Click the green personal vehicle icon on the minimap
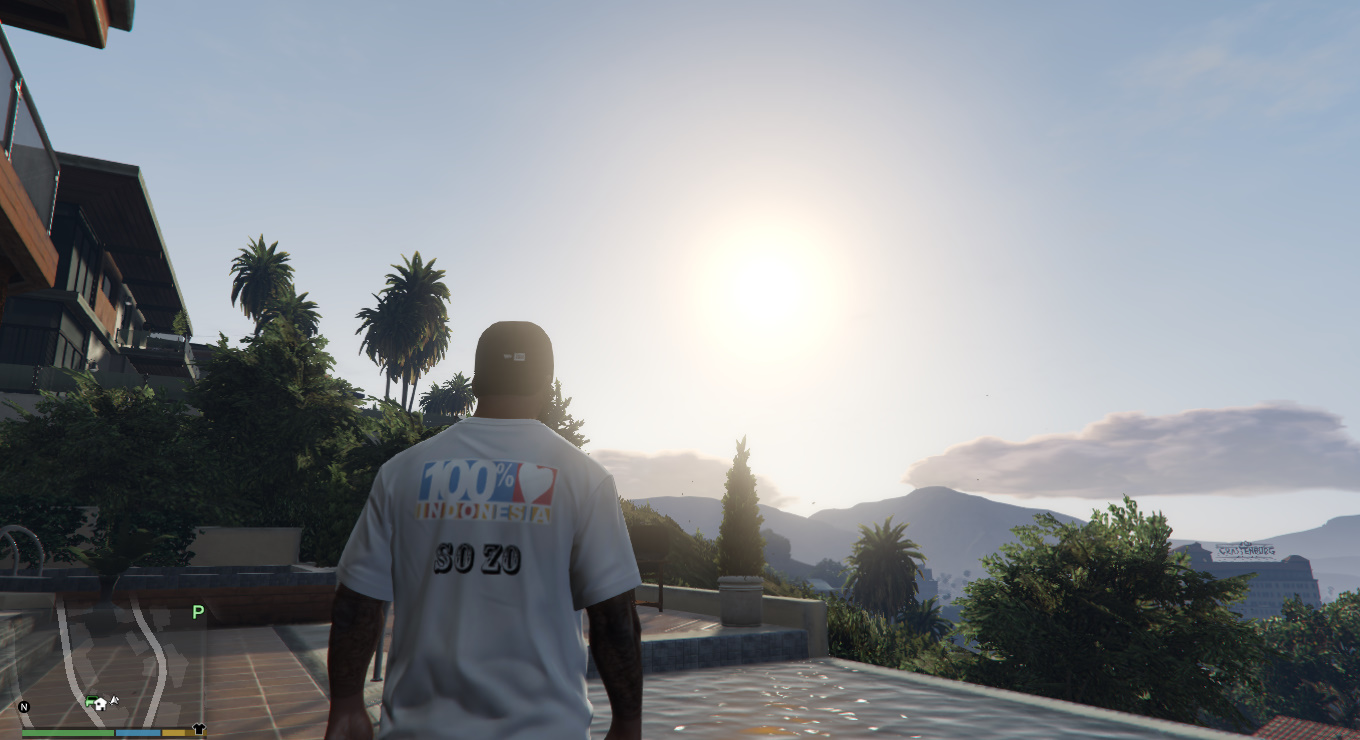Viewport: 1360px width, 740px height. pyautogui.click(x=92, y=700)
